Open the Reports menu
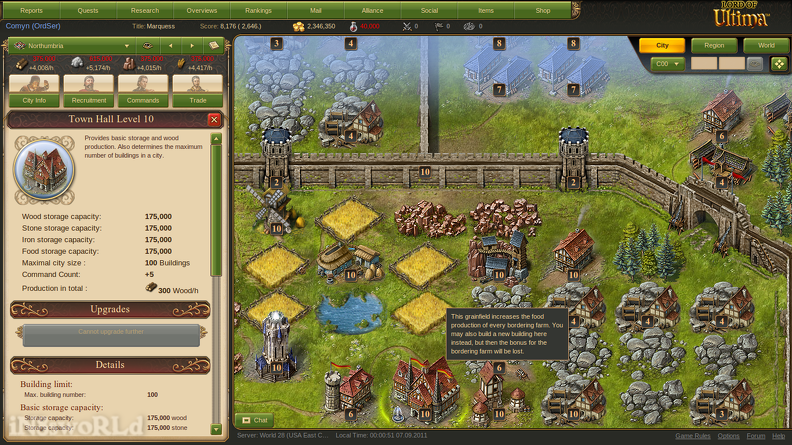792x445 pixels. click(x=31, y=10)
